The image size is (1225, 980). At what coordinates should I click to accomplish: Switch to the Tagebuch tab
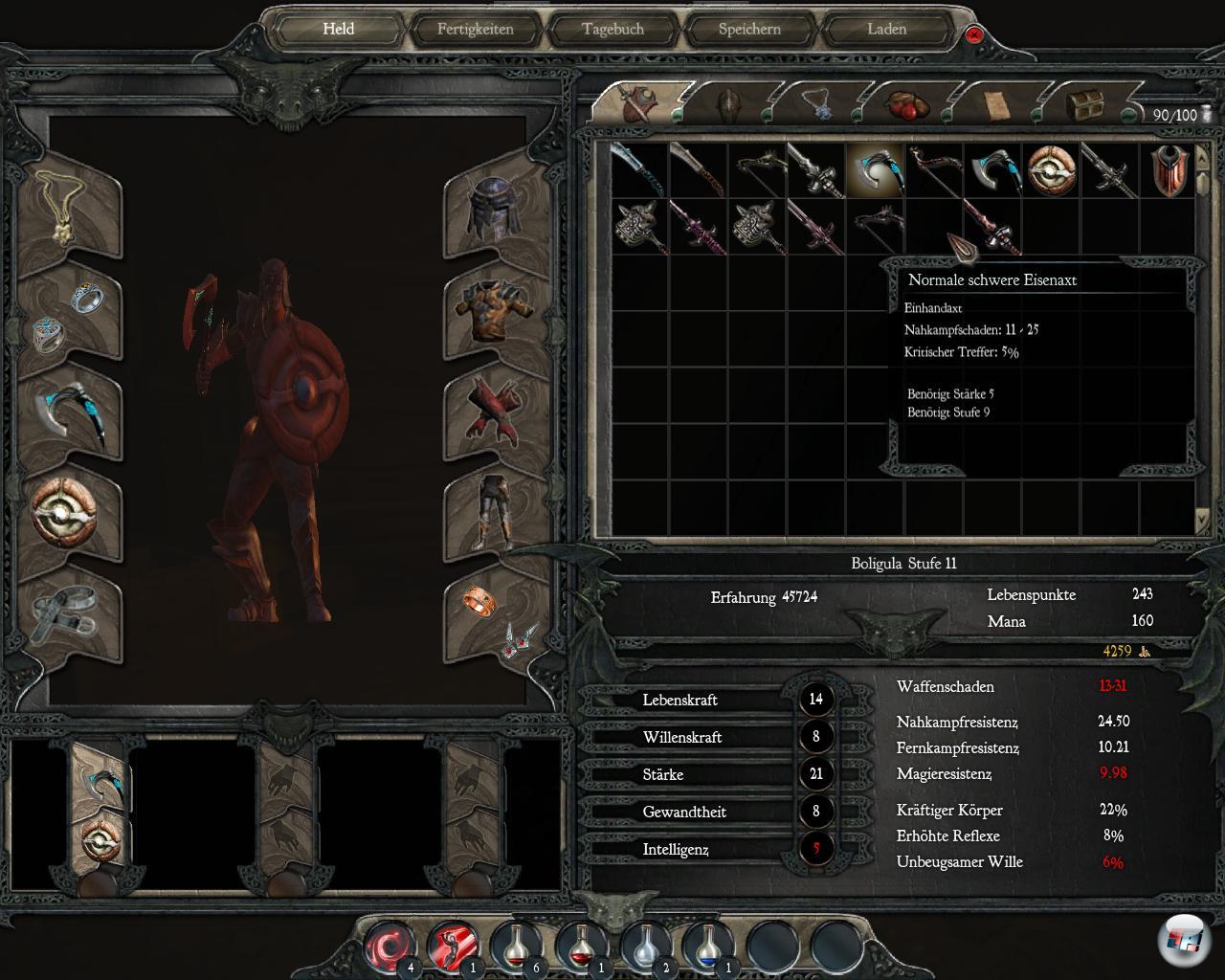612,29
